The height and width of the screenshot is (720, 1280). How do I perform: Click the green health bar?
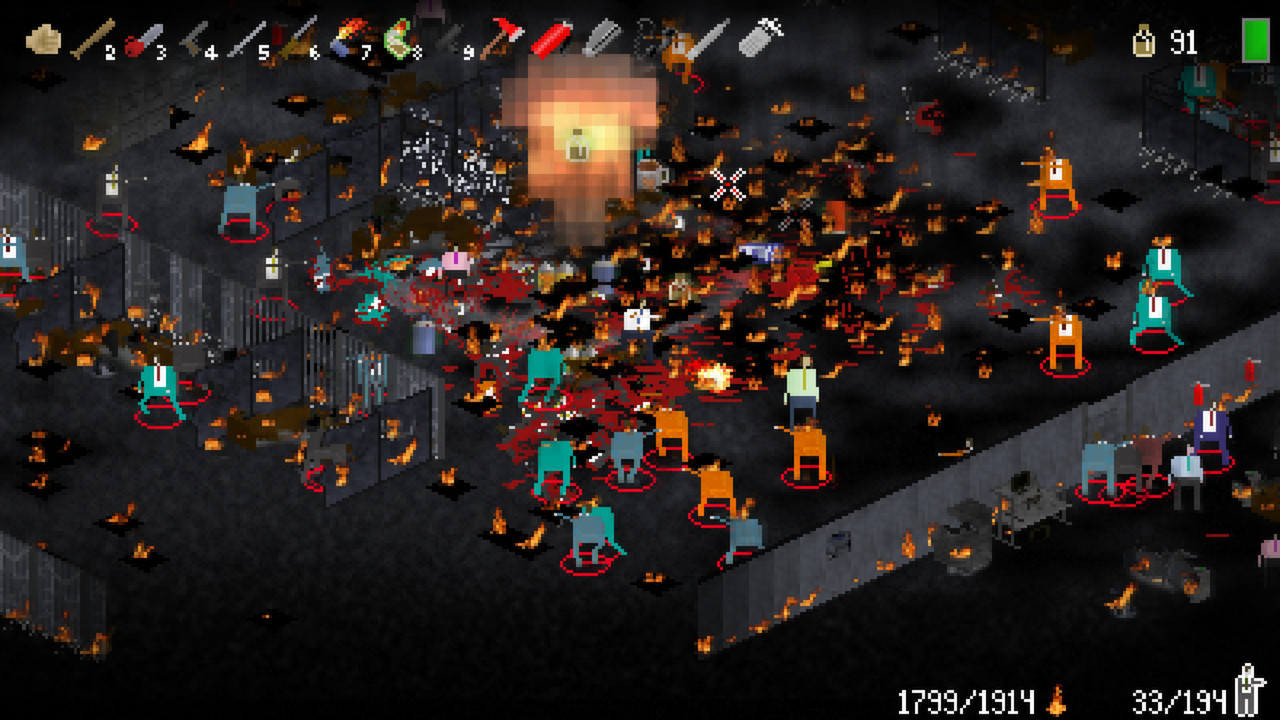tap(1254, 40)
